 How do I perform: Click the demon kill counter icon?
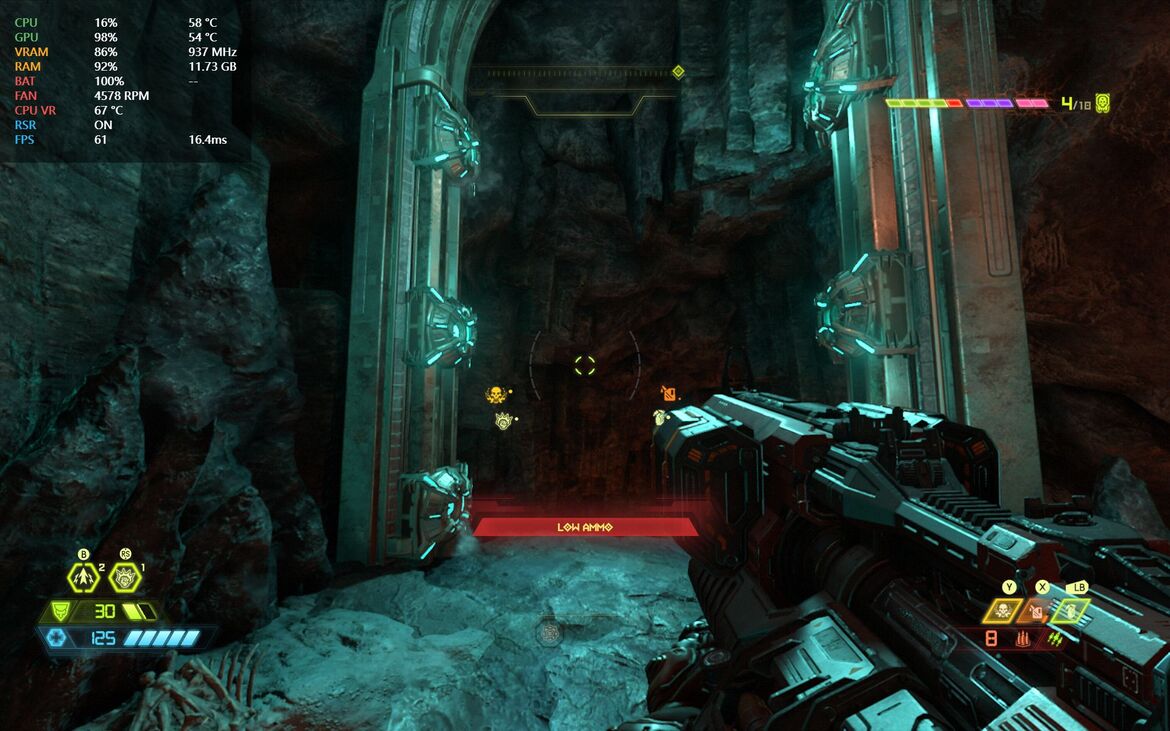point(1102,102)
